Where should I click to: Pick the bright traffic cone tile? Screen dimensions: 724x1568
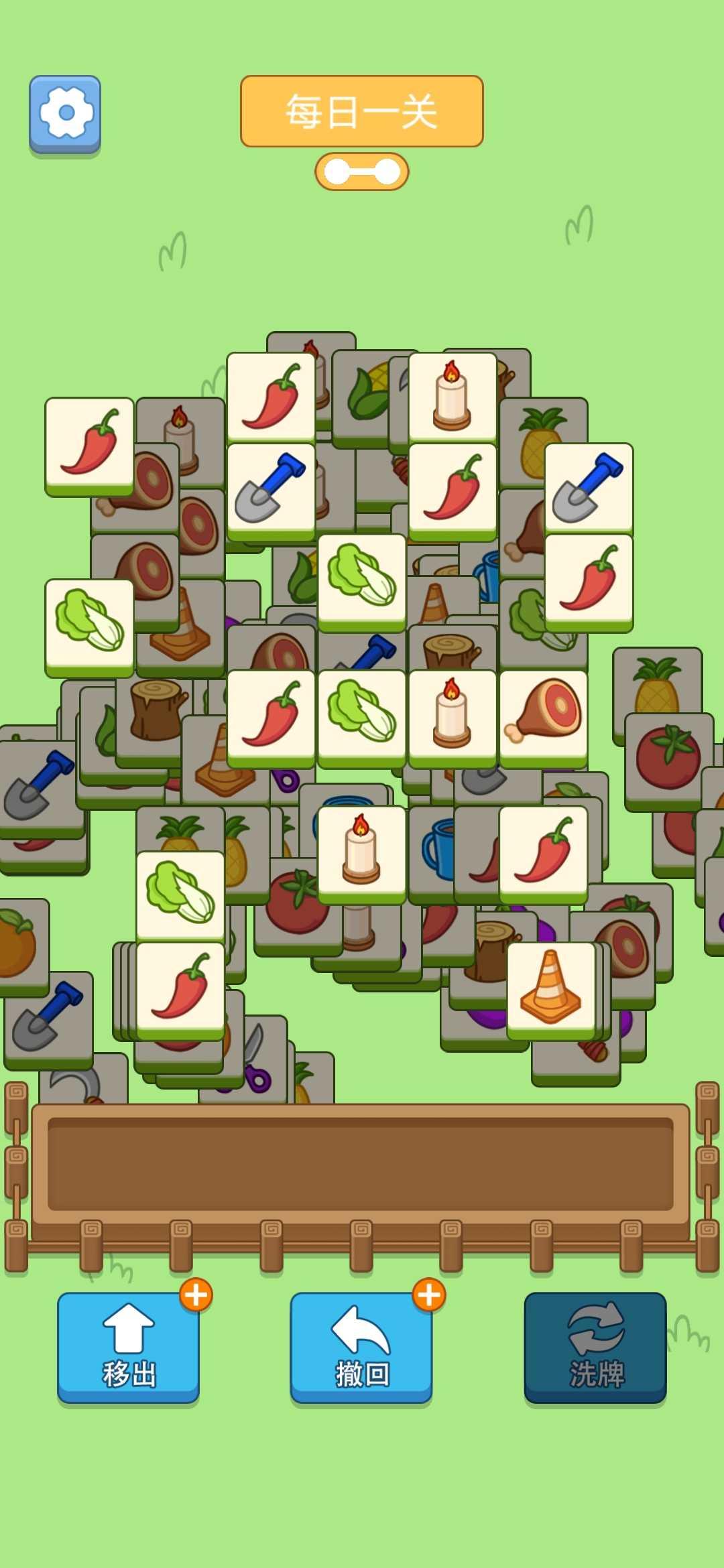tap(551, 988)
